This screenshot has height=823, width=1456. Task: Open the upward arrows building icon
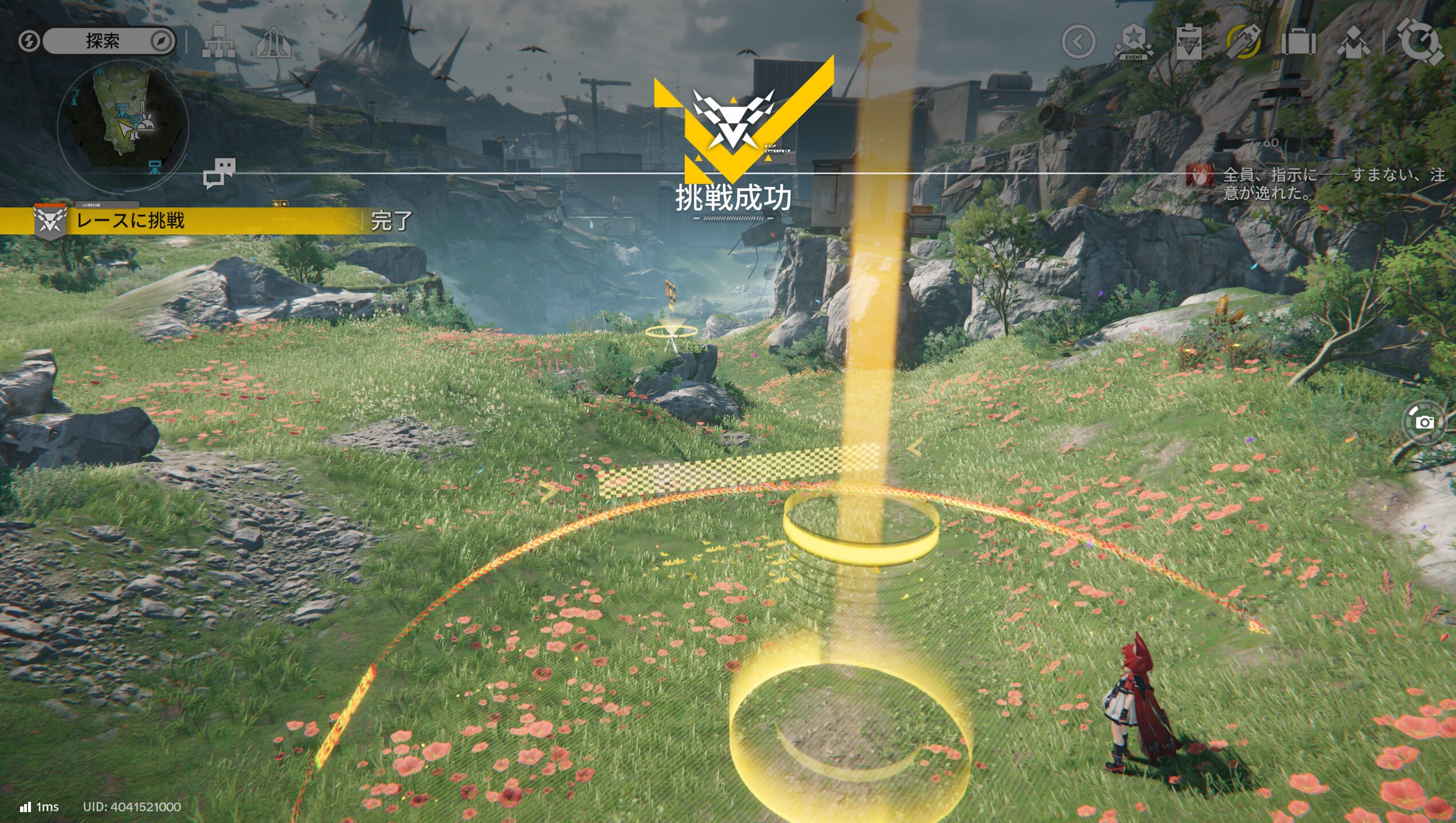coord(273,42)
